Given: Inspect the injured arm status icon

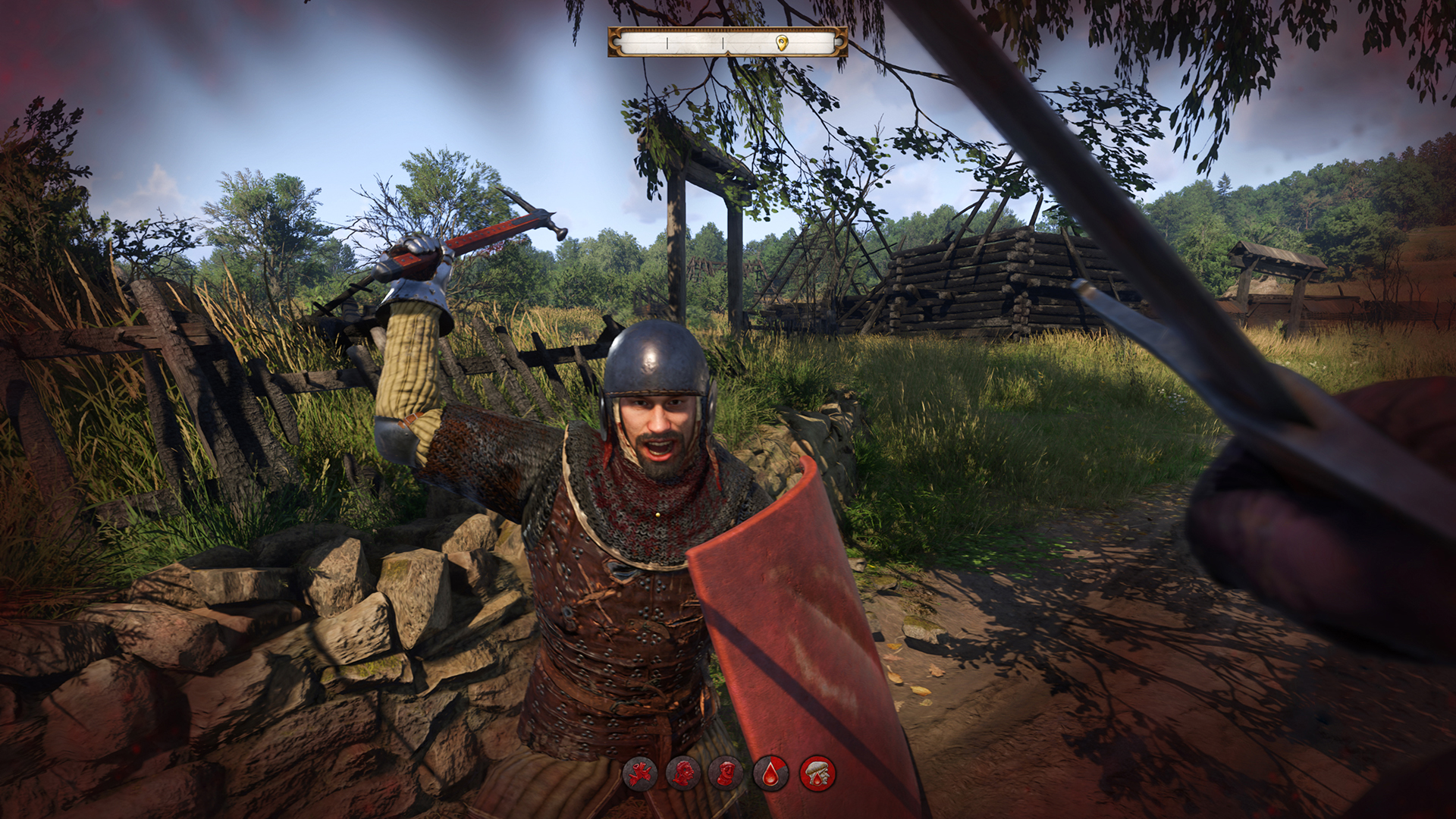Looking at the screenshot, I should [x=640, y=774].
